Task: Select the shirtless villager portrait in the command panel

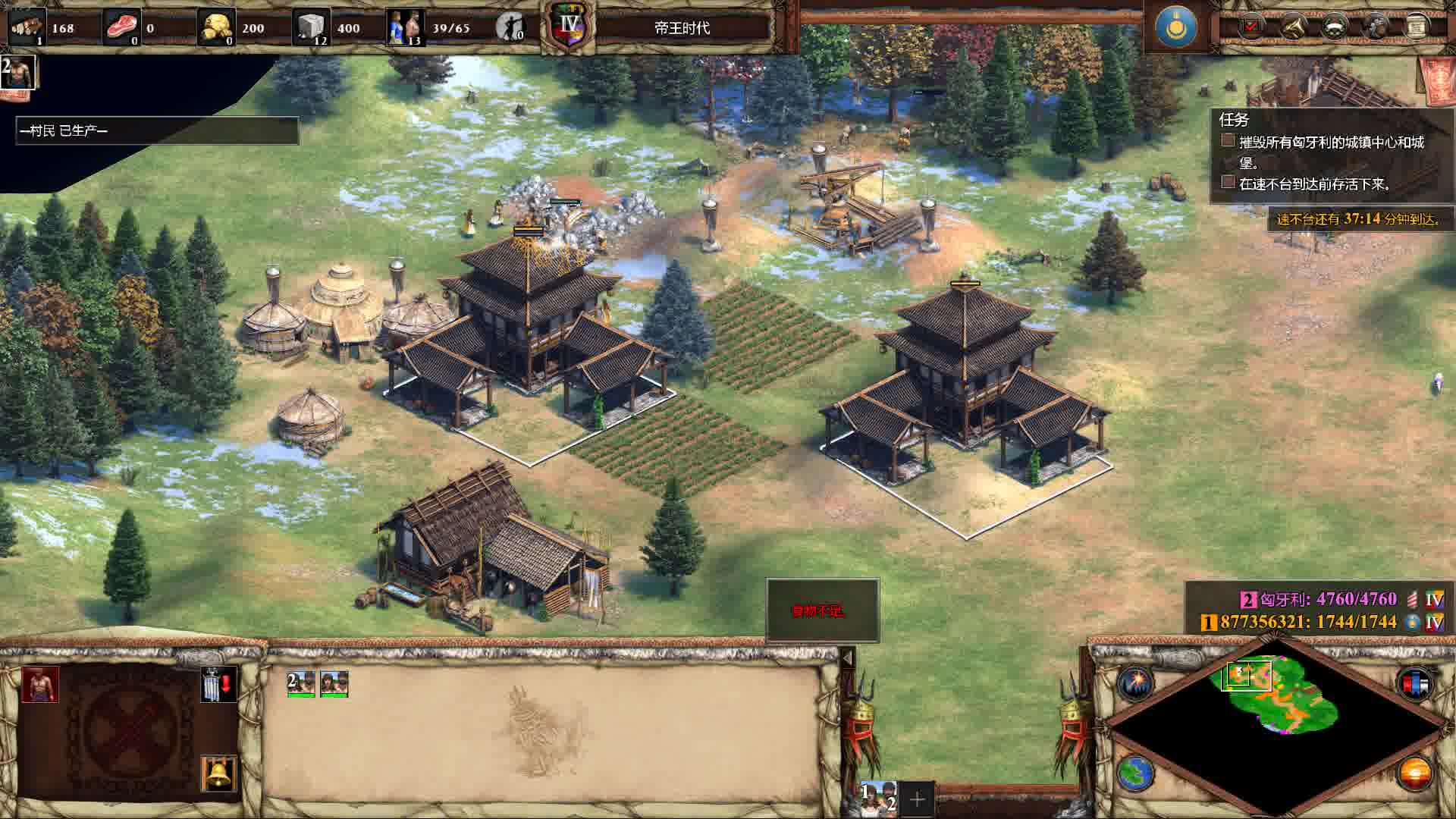Action: coord(40,685)
